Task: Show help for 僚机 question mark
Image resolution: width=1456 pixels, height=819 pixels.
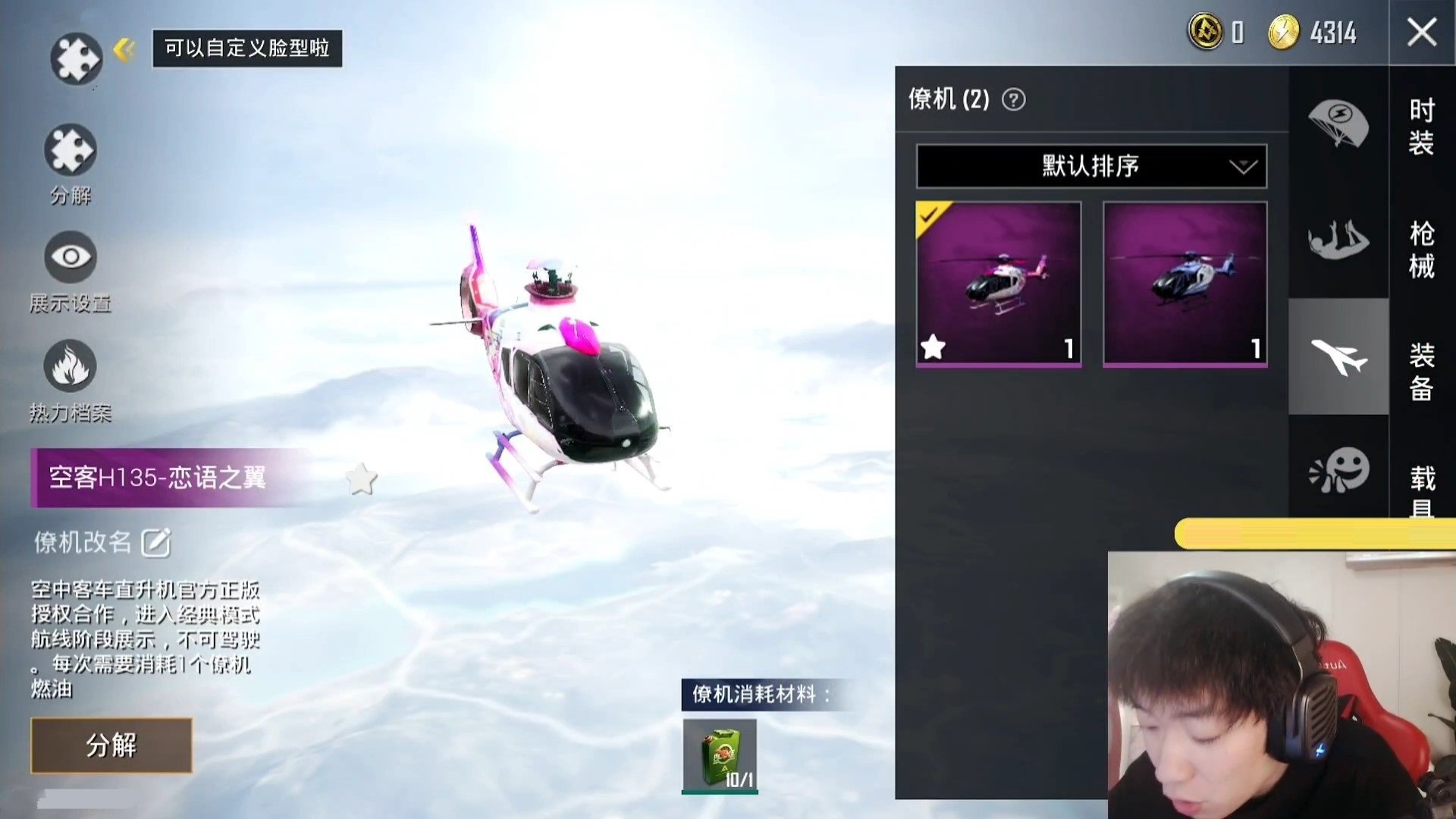Action: click(1013, 99)
